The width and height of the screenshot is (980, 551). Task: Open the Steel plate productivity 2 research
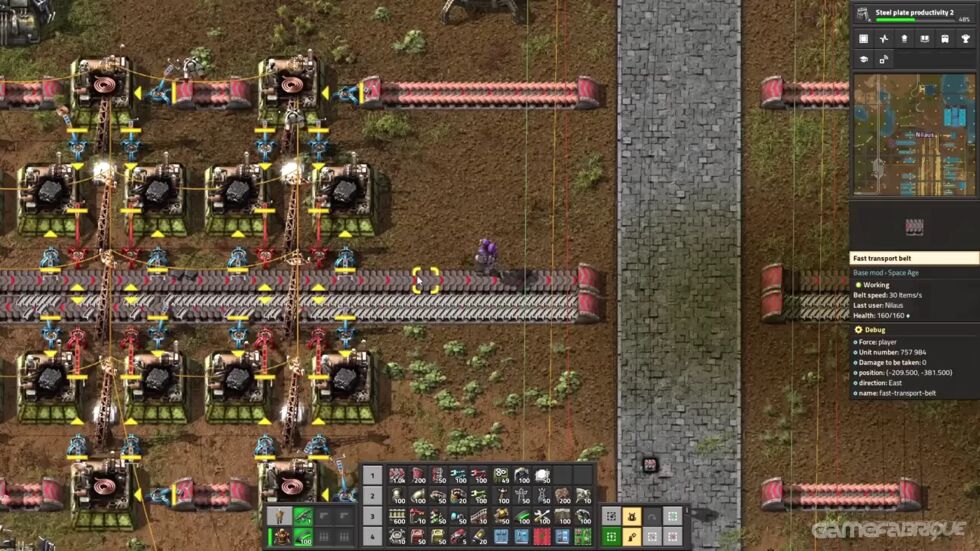[x=915, y=15]
